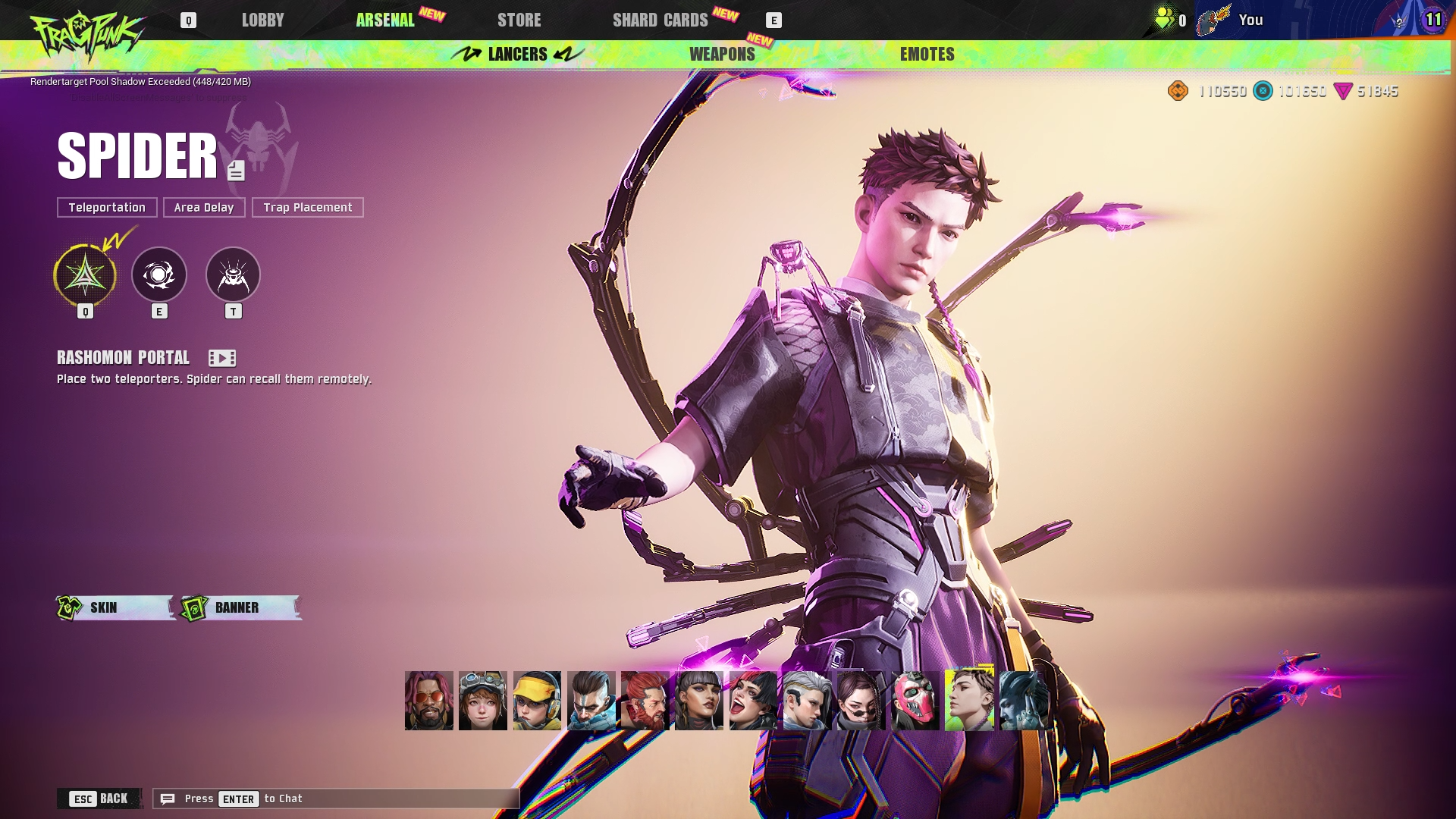Screen dimensions: 1456x819
Task: Choose the lancer with red sunglasses
Action: pos(428,701)
